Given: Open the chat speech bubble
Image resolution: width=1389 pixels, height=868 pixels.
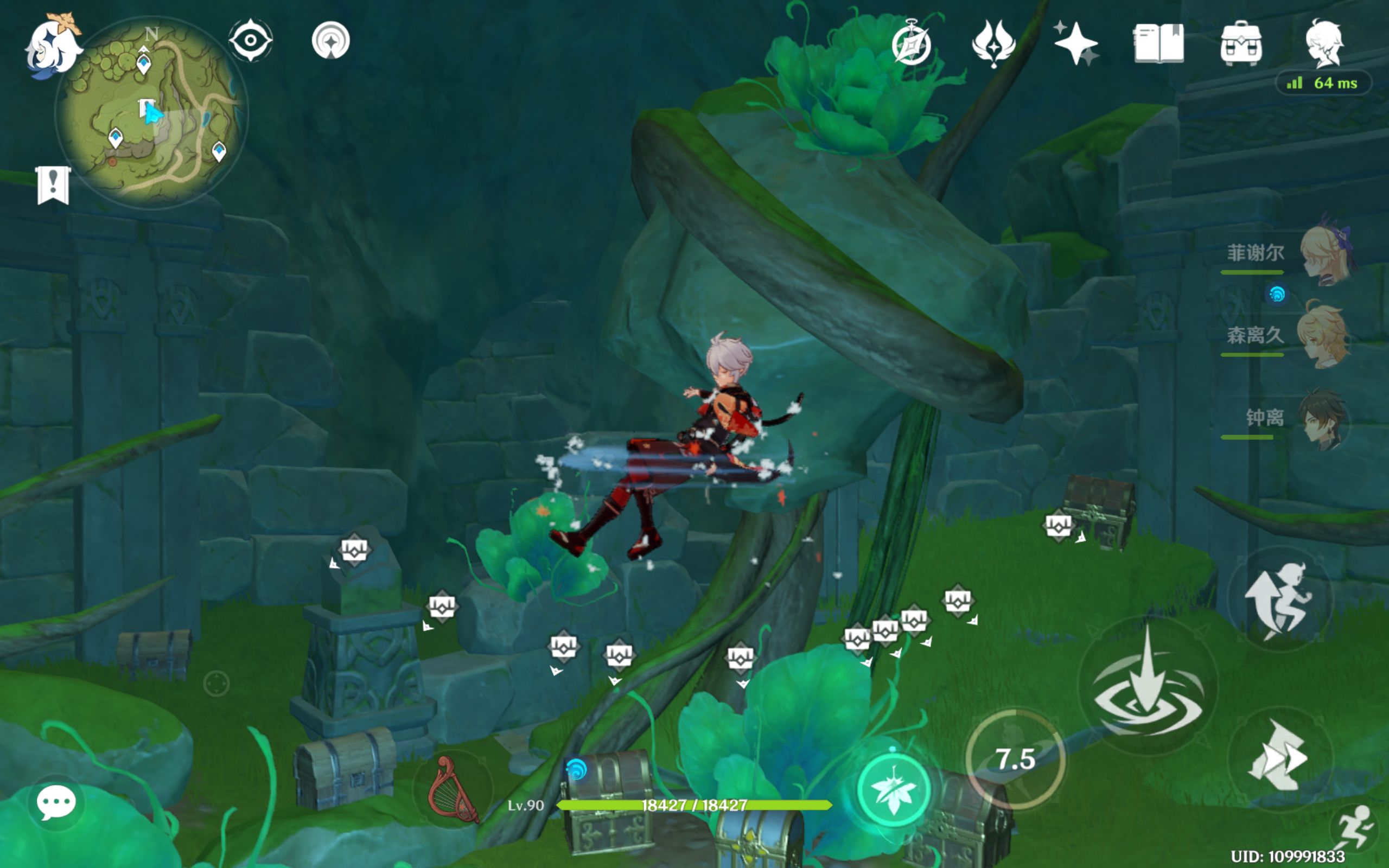Looking at the screenshot, I should (x=56, y=801).
